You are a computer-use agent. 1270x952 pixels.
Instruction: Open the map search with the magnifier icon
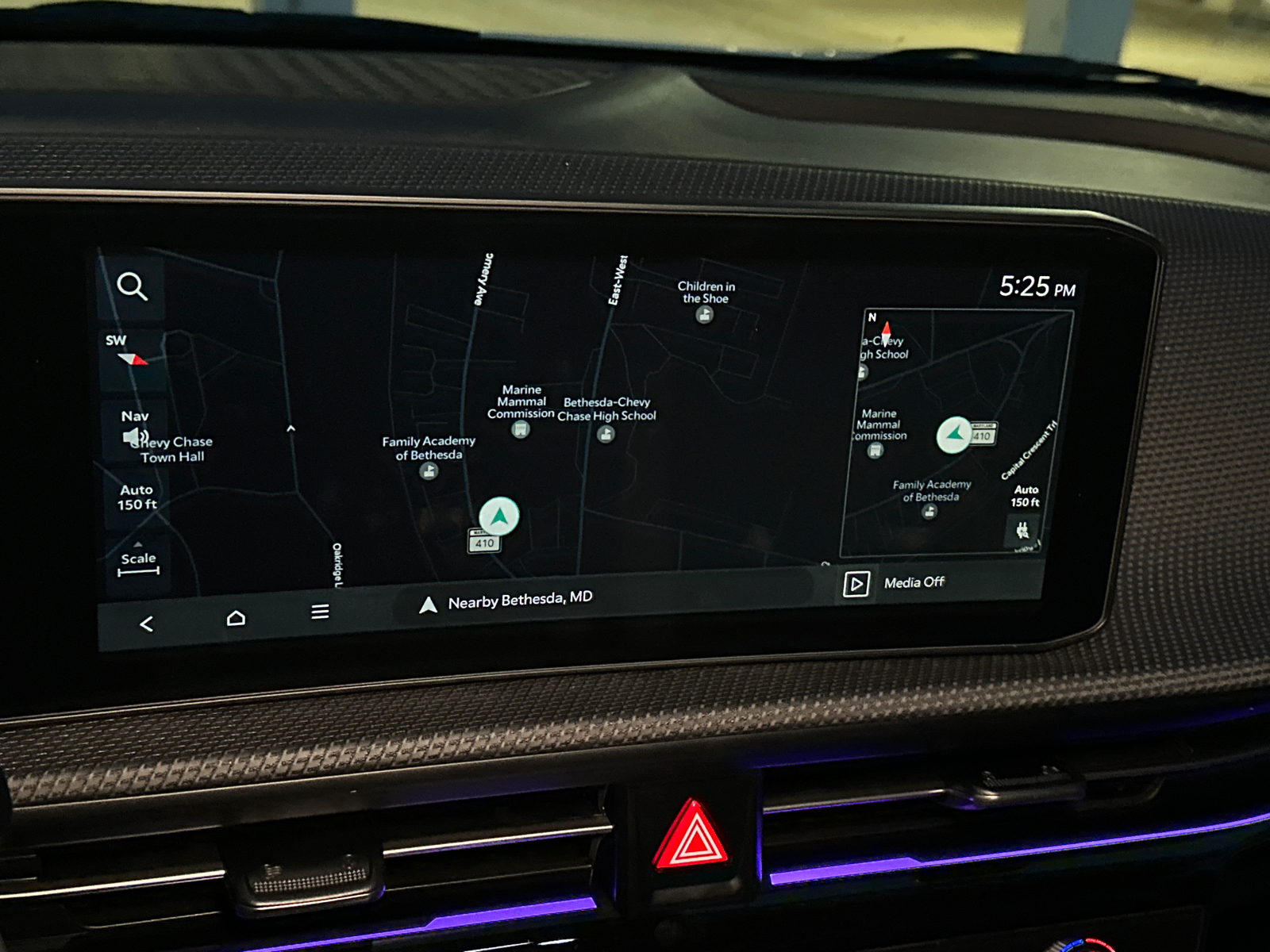coord(132,287)
